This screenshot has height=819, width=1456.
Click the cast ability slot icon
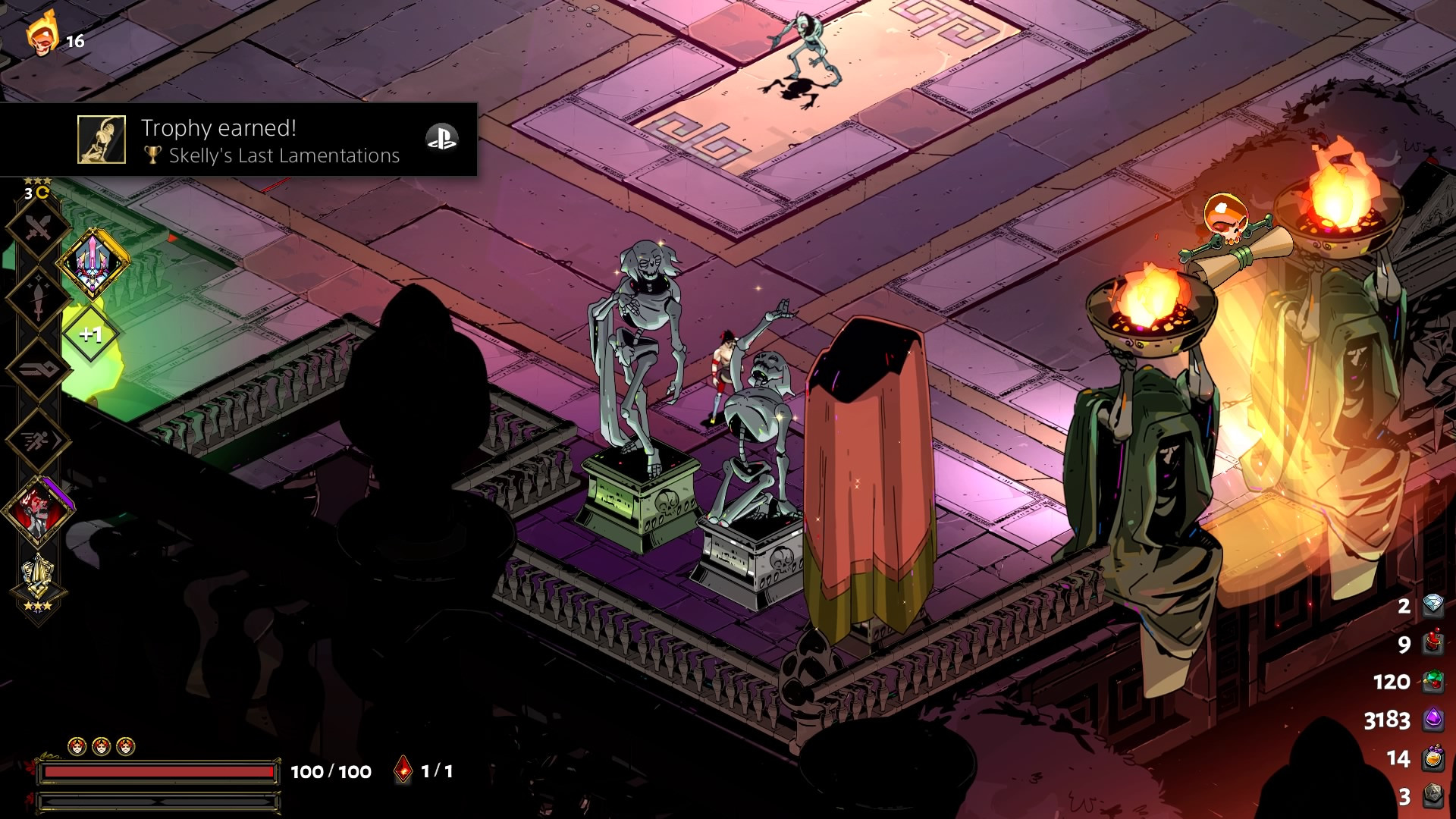pyautogui.click(x=38, y=368)
